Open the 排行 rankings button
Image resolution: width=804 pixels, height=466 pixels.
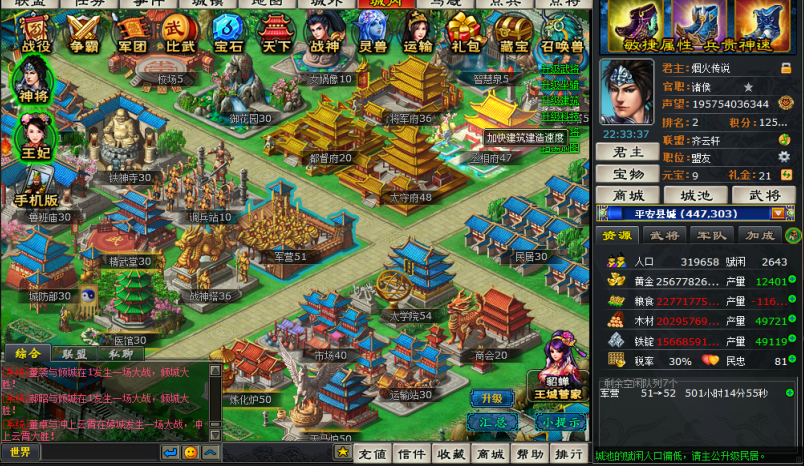[x=568, y=454]
